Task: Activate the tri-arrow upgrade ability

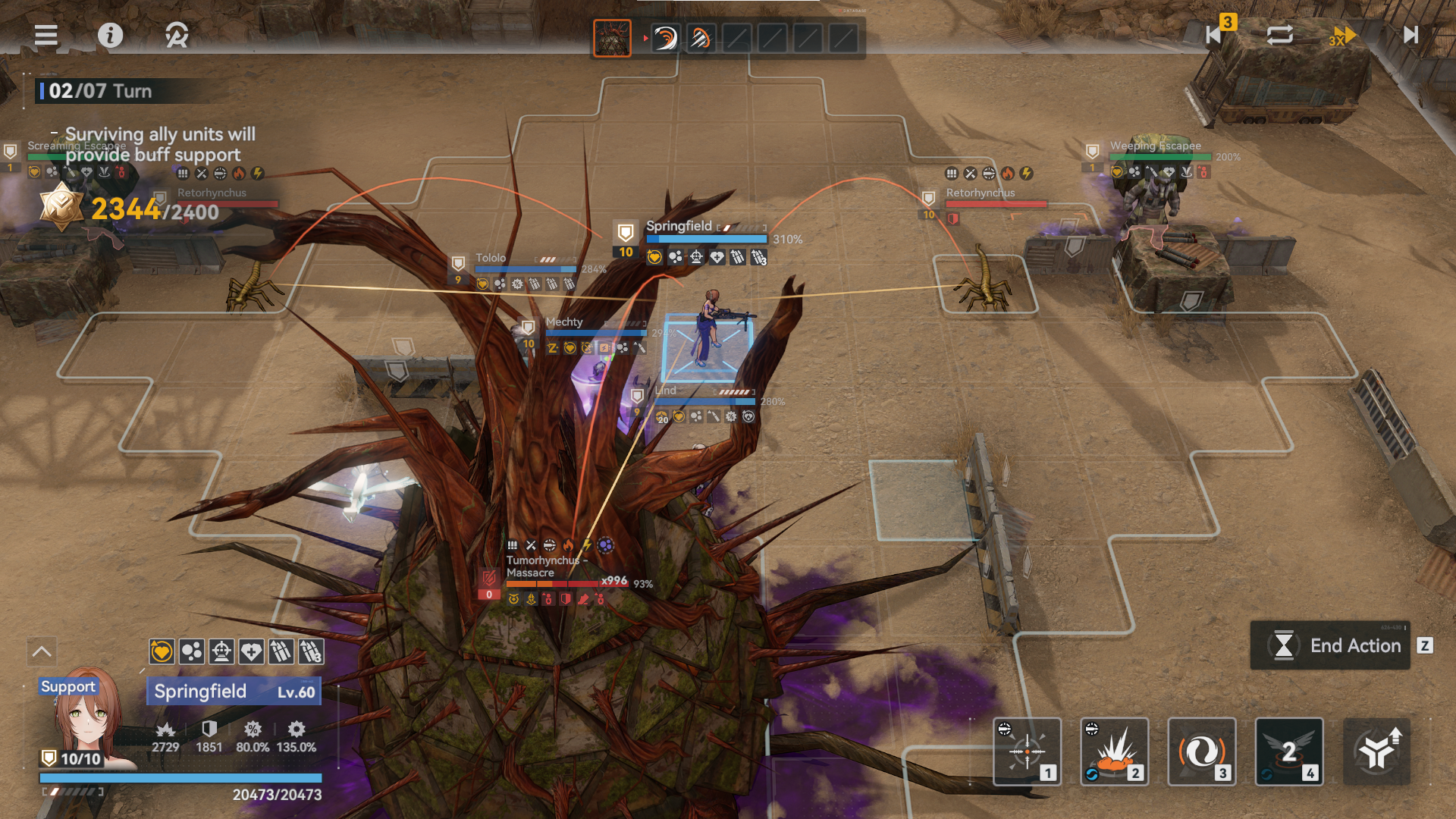Action: (x=1376, y=752)
